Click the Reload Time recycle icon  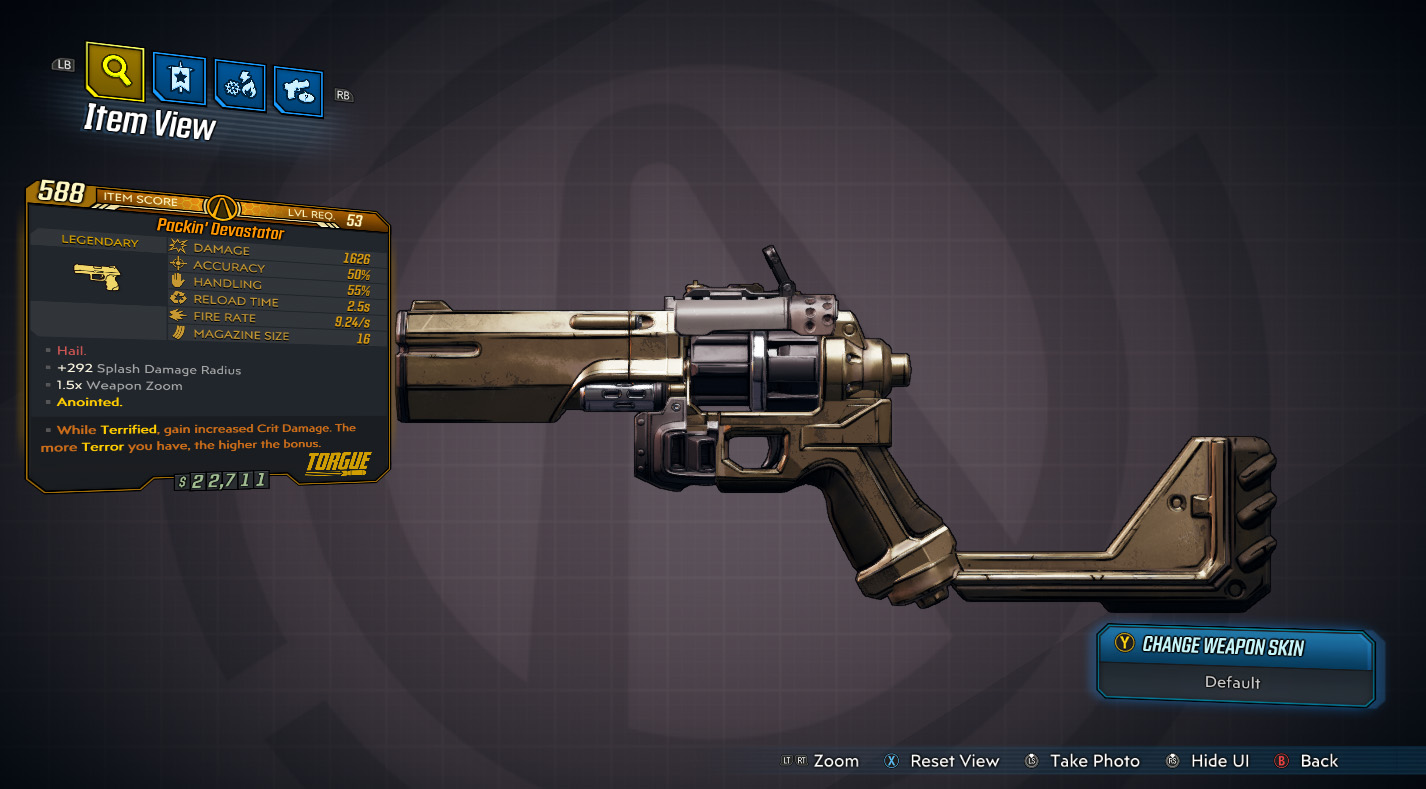click(x=177, y=299)
